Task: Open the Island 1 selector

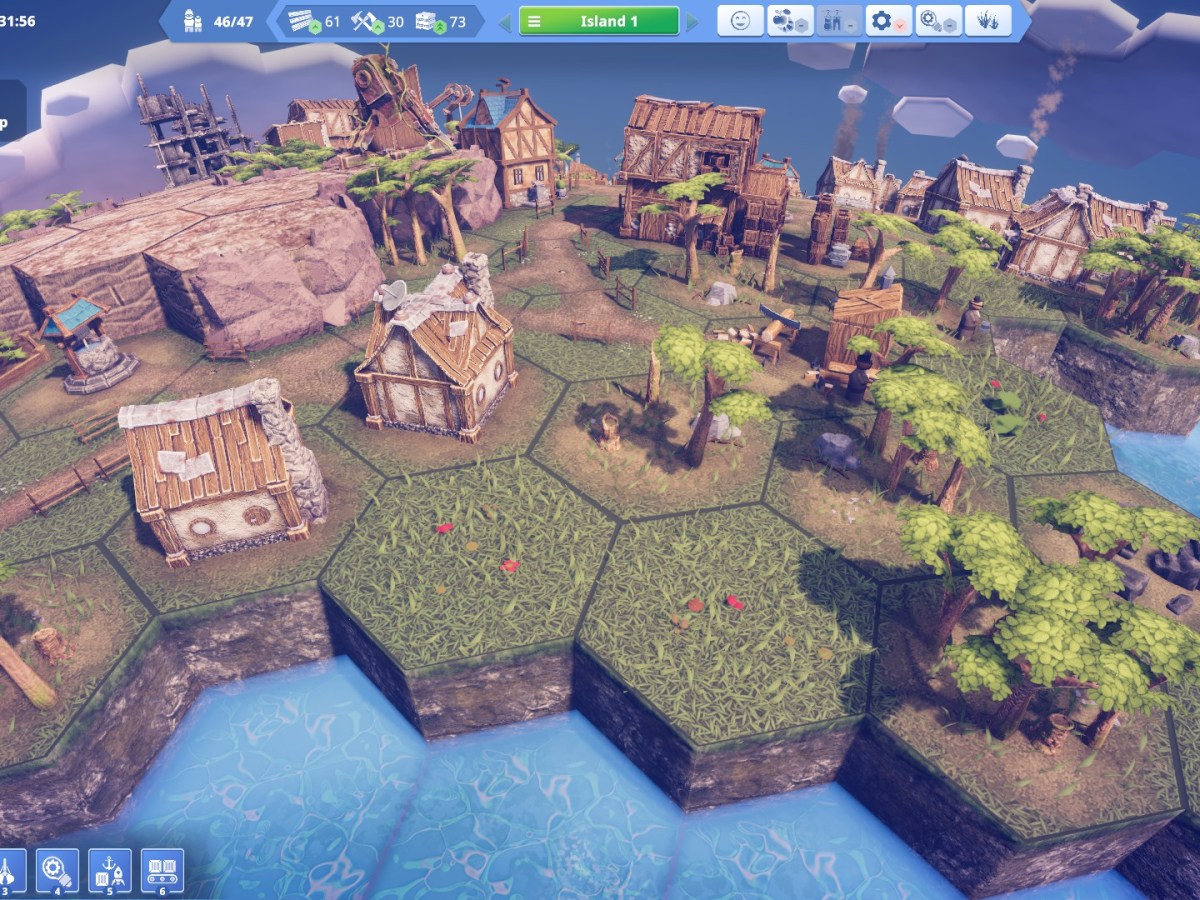Action: tap(598, 21)
